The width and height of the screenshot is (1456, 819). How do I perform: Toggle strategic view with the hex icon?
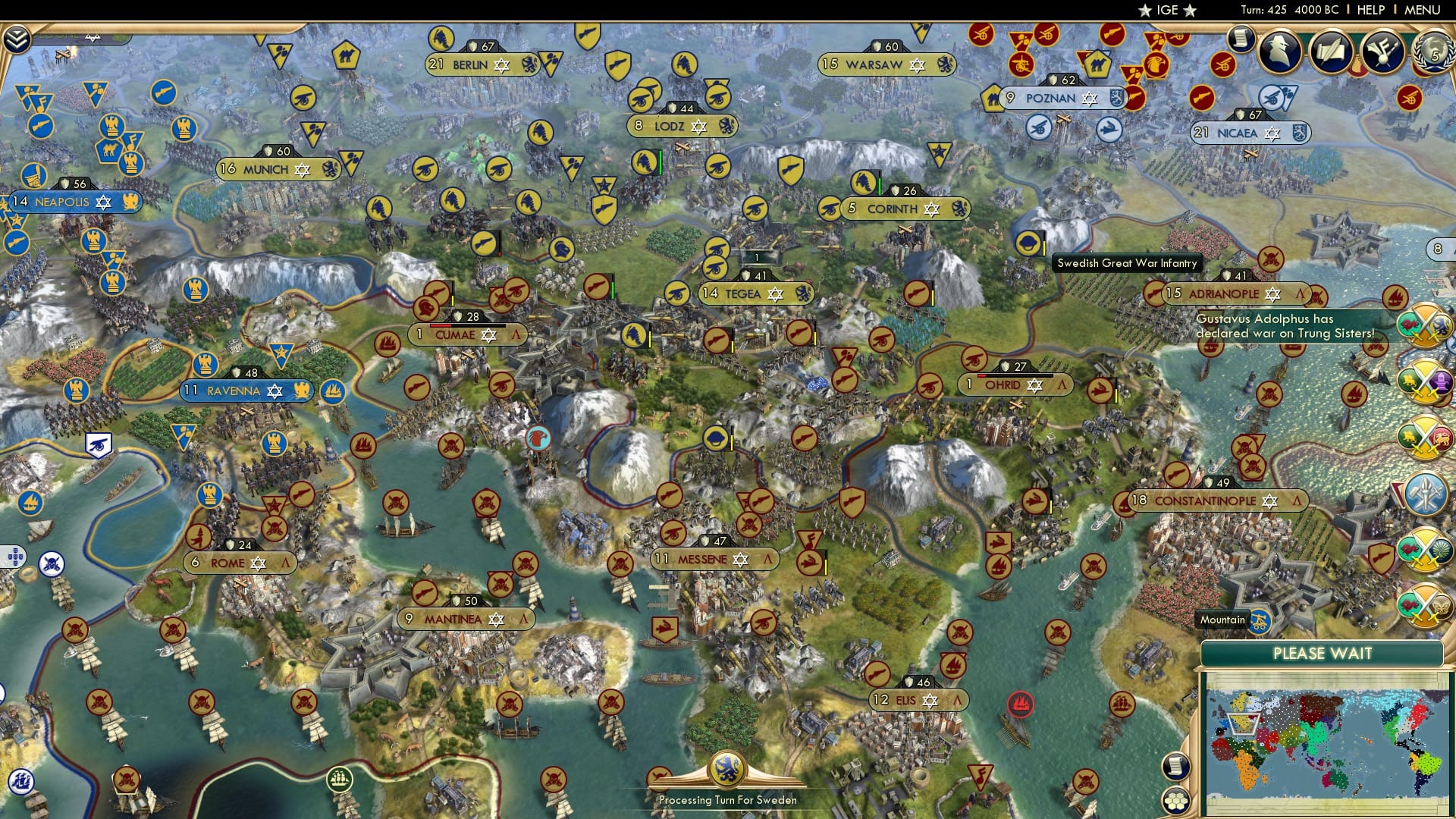pyautogui.click(x=1175, y=800)
